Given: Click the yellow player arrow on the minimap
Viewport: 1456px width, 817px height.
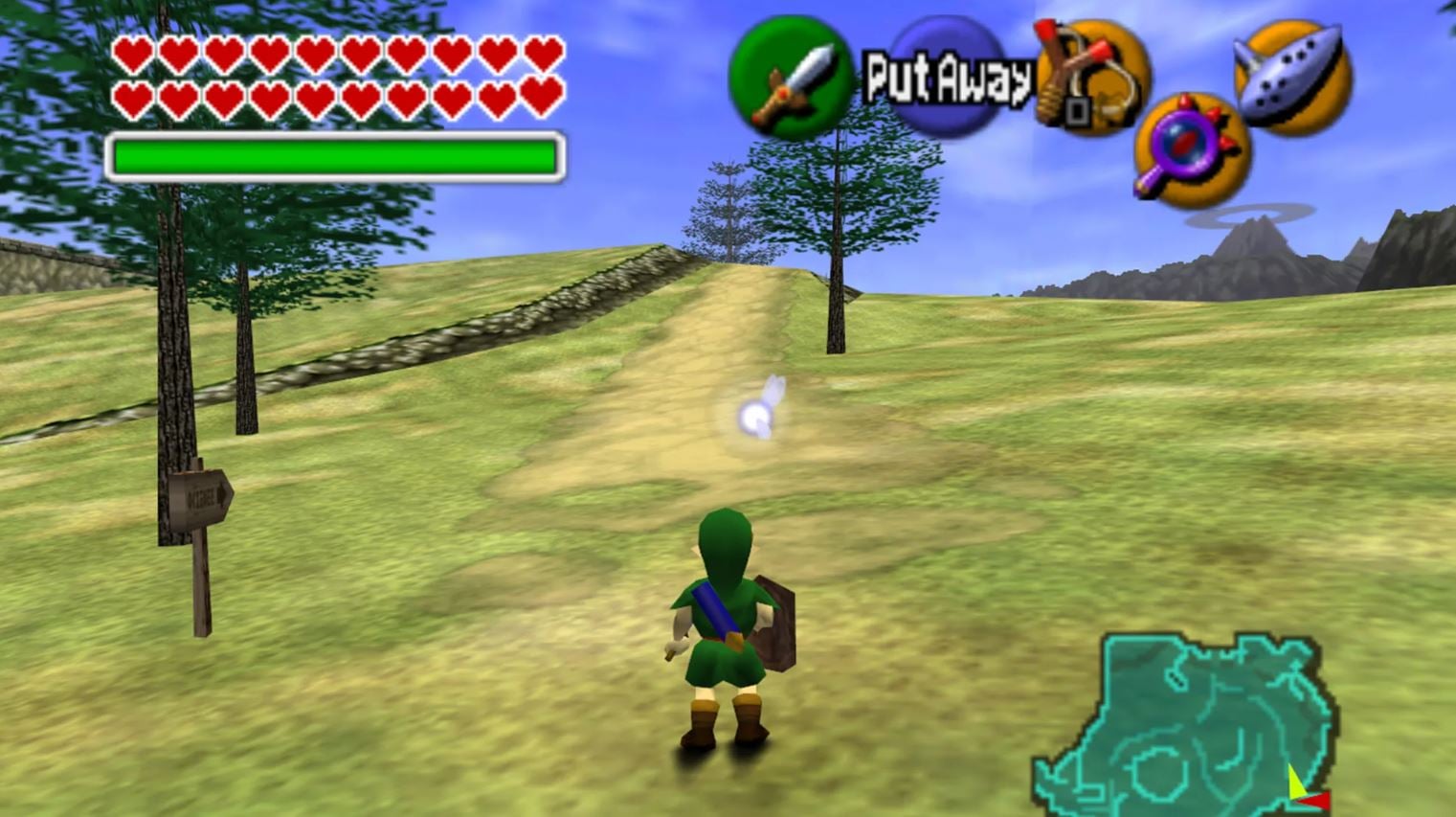Looking at the screenshot, I should coord(1298,781).
